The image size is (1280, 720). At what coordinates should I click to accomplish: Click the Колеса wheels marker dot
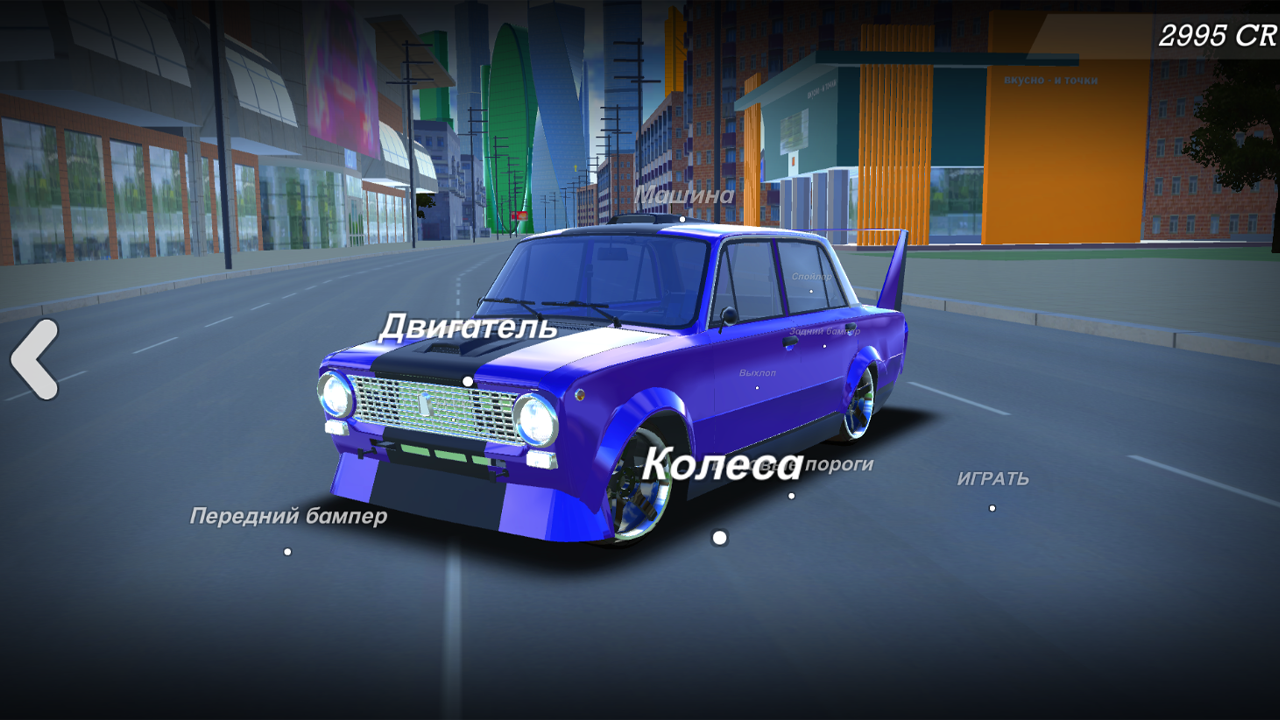(x=718, y=538)
